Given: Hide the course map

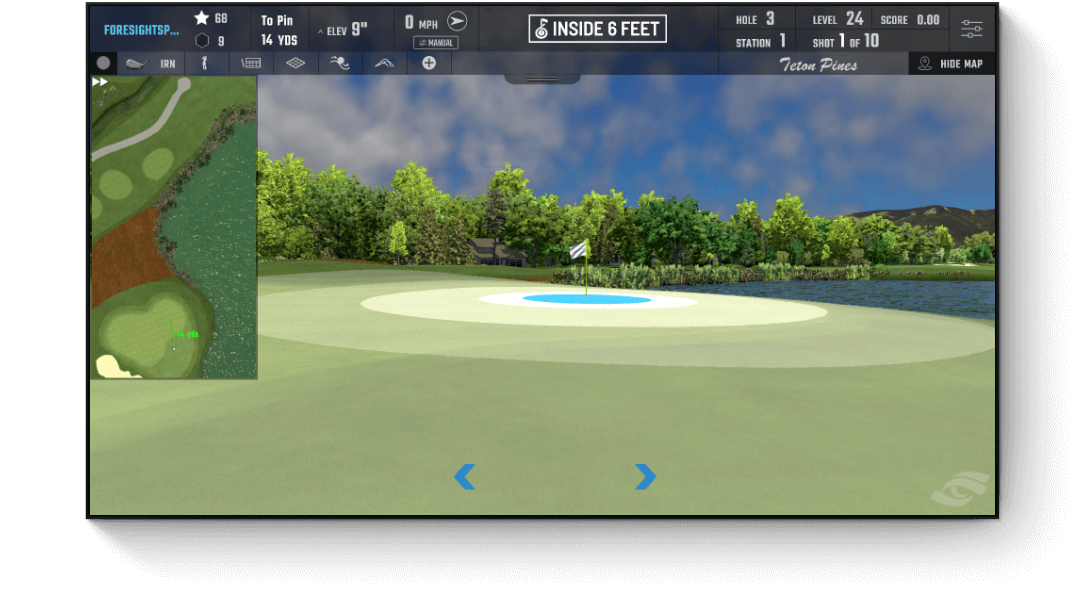Looking at the screenshot, I should click(951, 63).
